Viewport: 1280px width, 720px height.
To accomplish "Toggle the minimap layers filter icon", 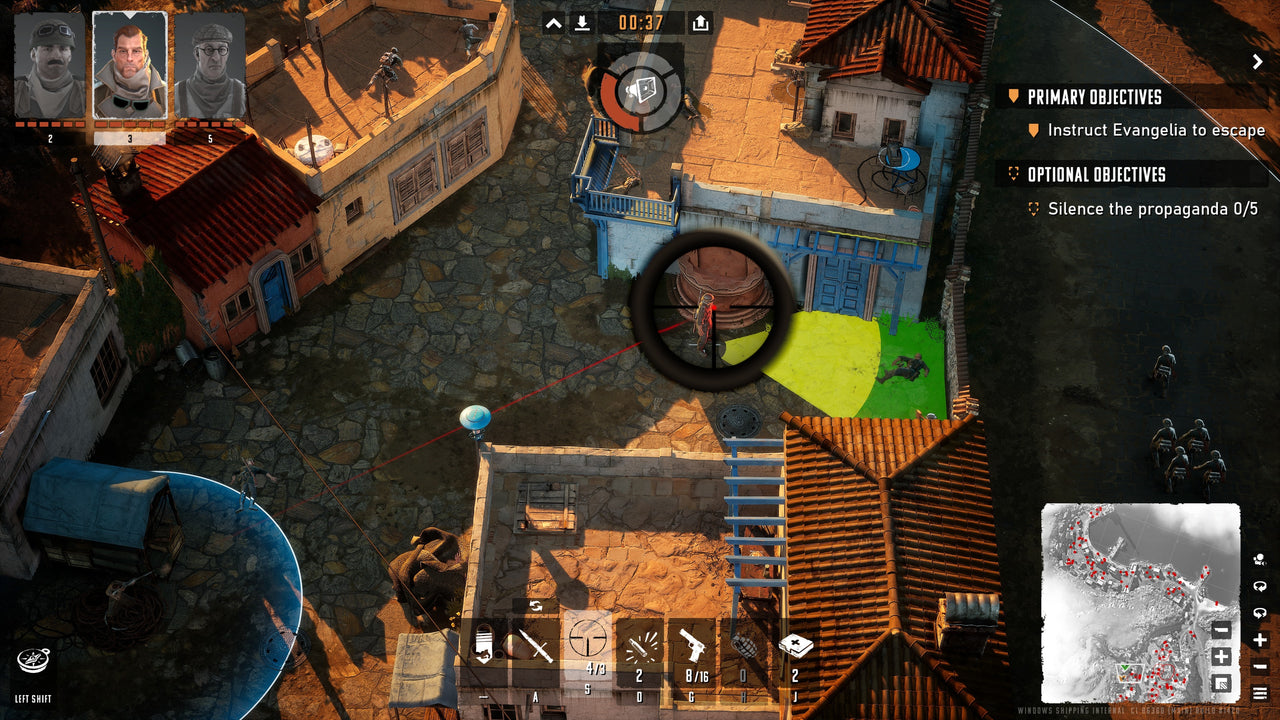I will click(1223, 685).
